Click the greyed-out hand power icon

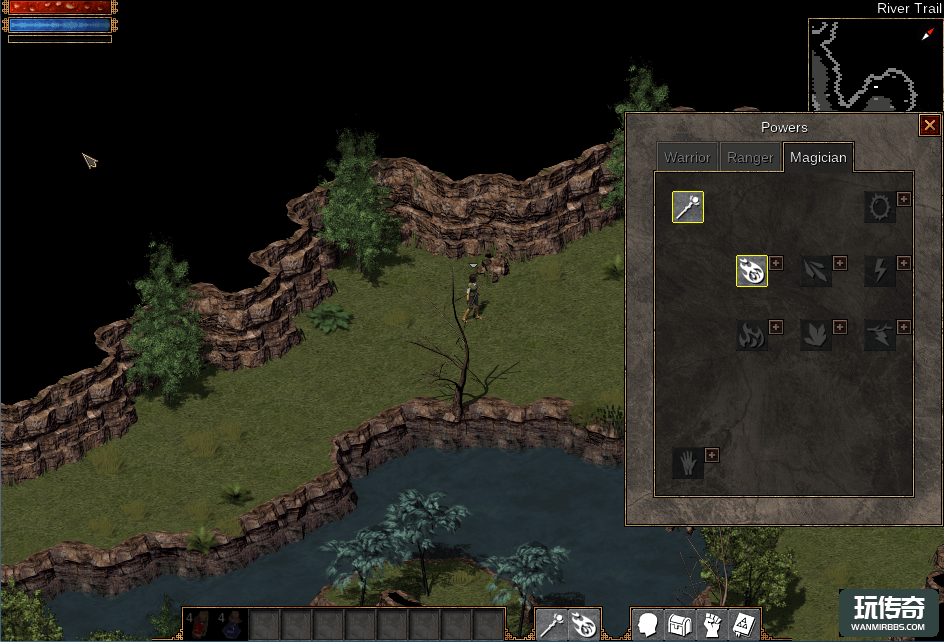point(688,463)
